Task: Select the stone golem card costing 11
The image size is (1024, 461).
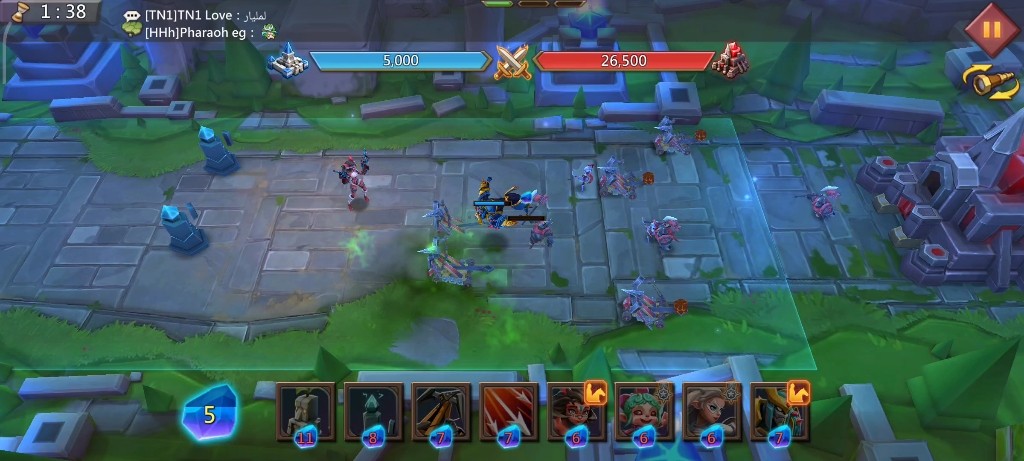Action: click(x=305, y=410)
